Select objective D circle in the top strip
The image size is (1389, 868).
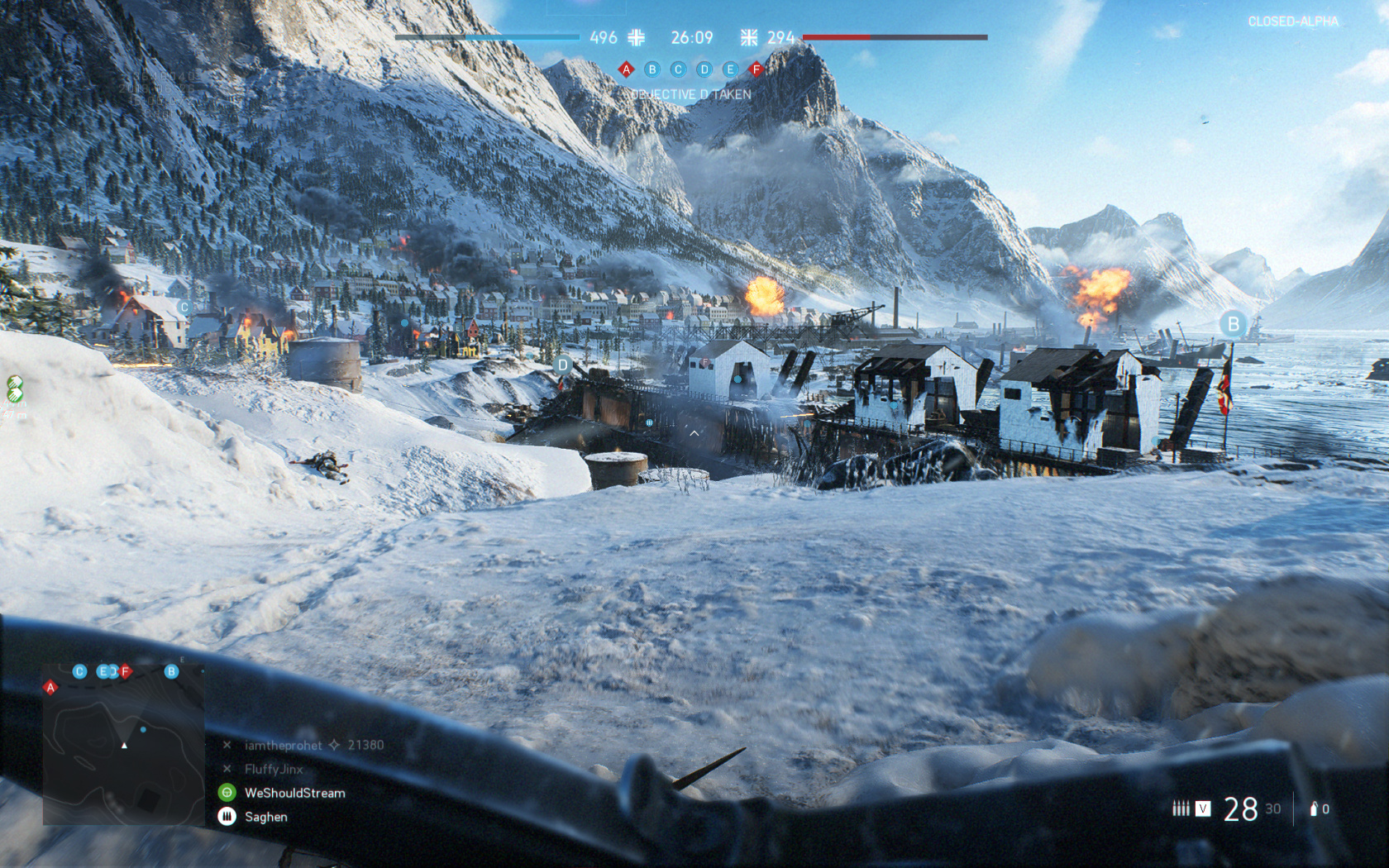704,69
